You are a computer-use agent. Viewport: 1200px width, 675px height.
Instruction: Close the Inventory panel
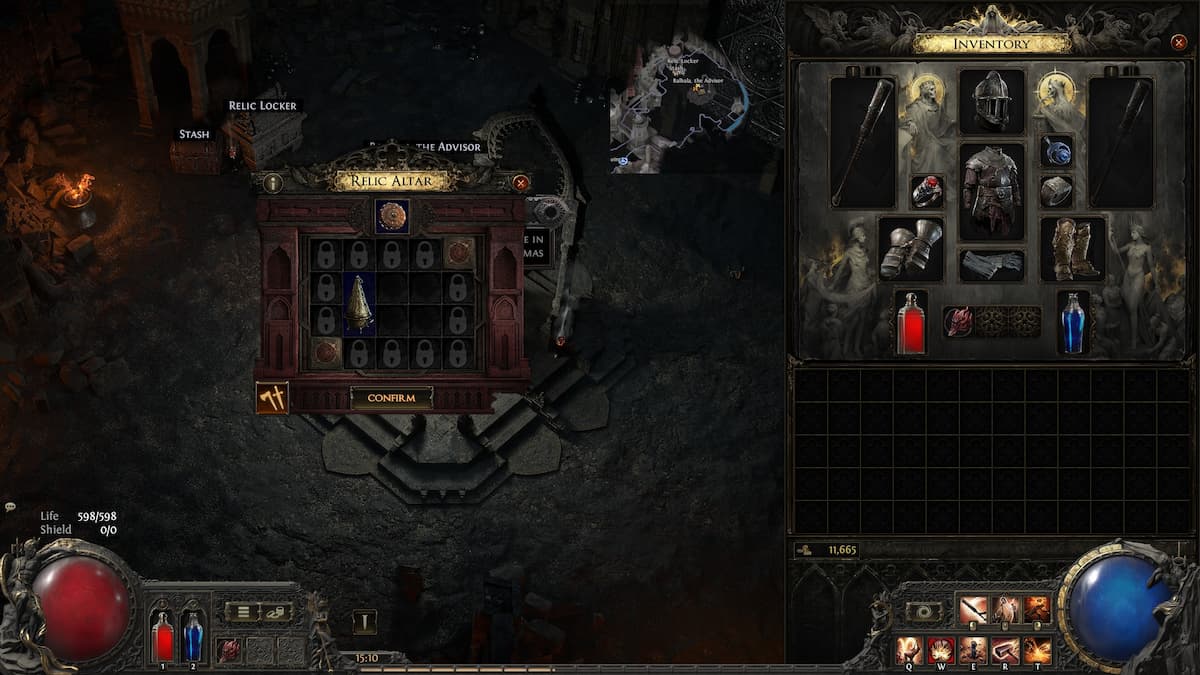coord(1178,43)
